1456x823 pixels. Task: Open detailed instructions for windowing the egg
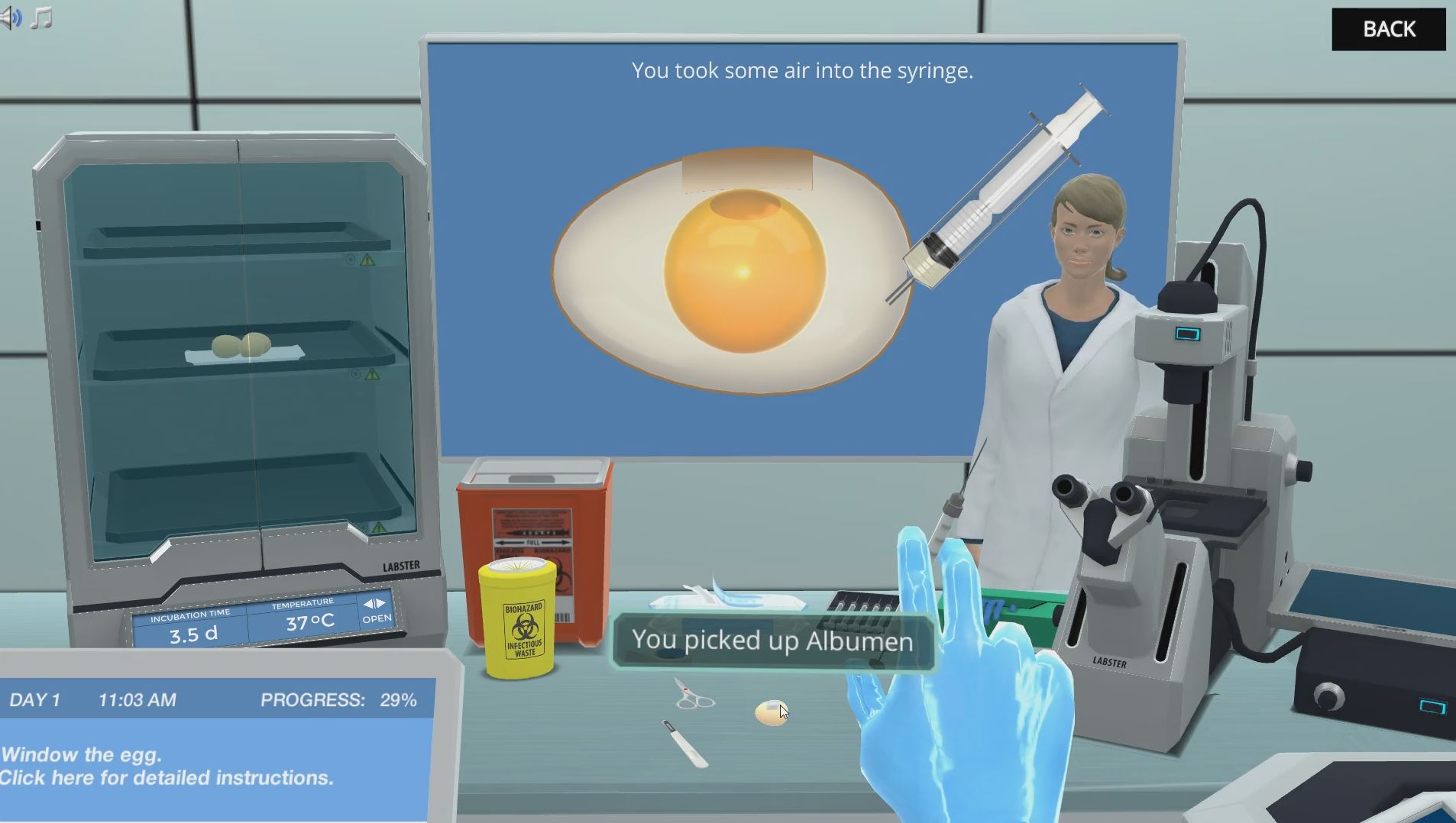[x=167, y=778]
